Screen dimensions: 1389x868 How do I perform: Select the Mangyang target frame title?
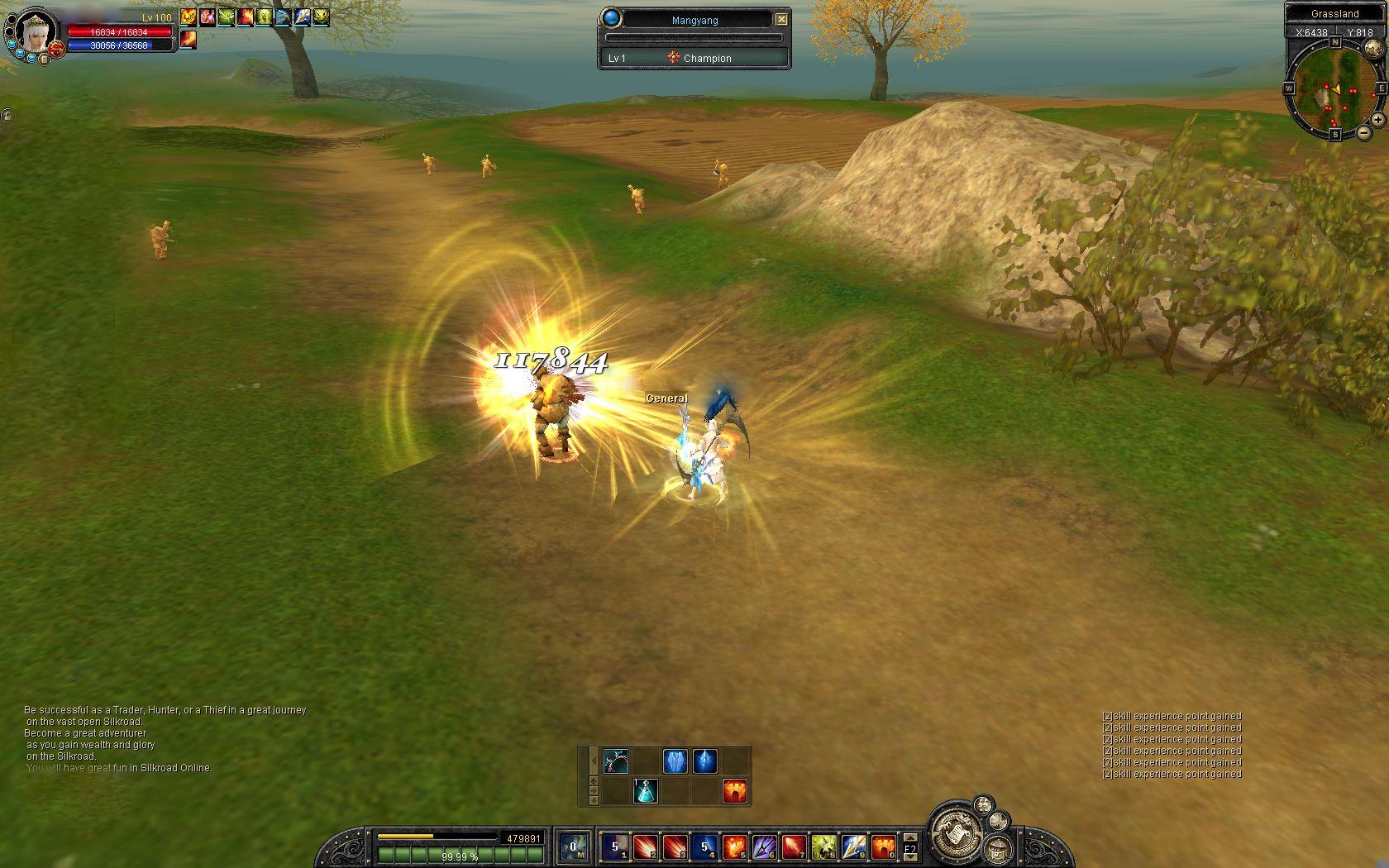695,20
